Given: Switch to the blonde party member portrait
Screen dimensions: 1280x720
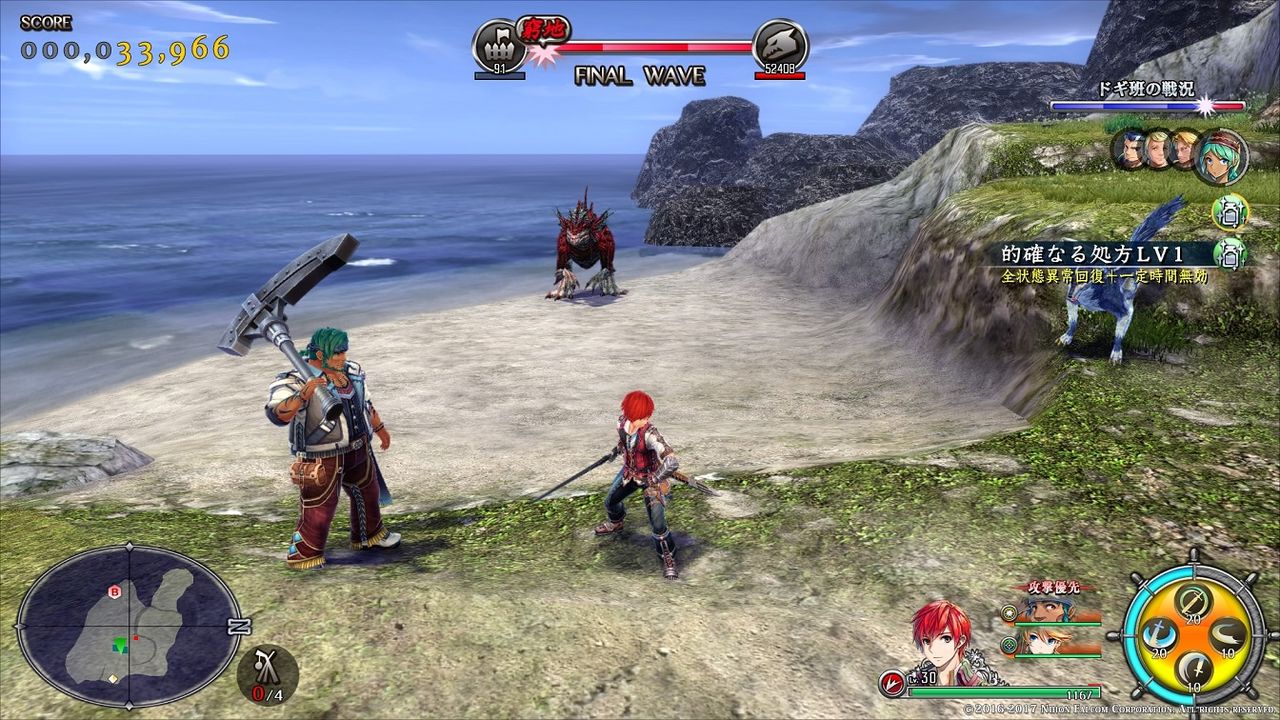Looking at the screenshot, I should pos(1039,641).
